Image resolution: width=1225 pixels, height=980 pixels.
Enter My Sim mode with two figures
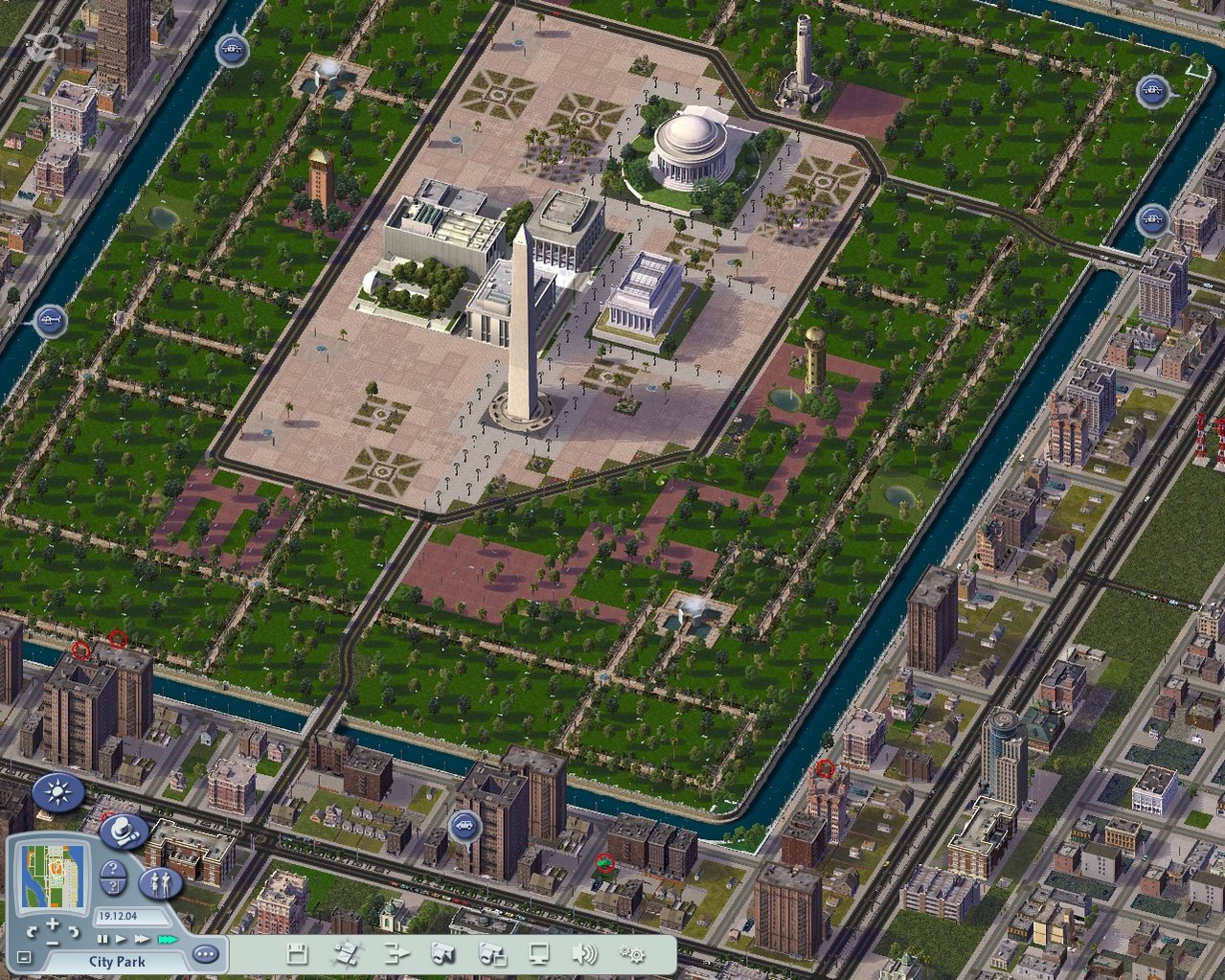160,882
